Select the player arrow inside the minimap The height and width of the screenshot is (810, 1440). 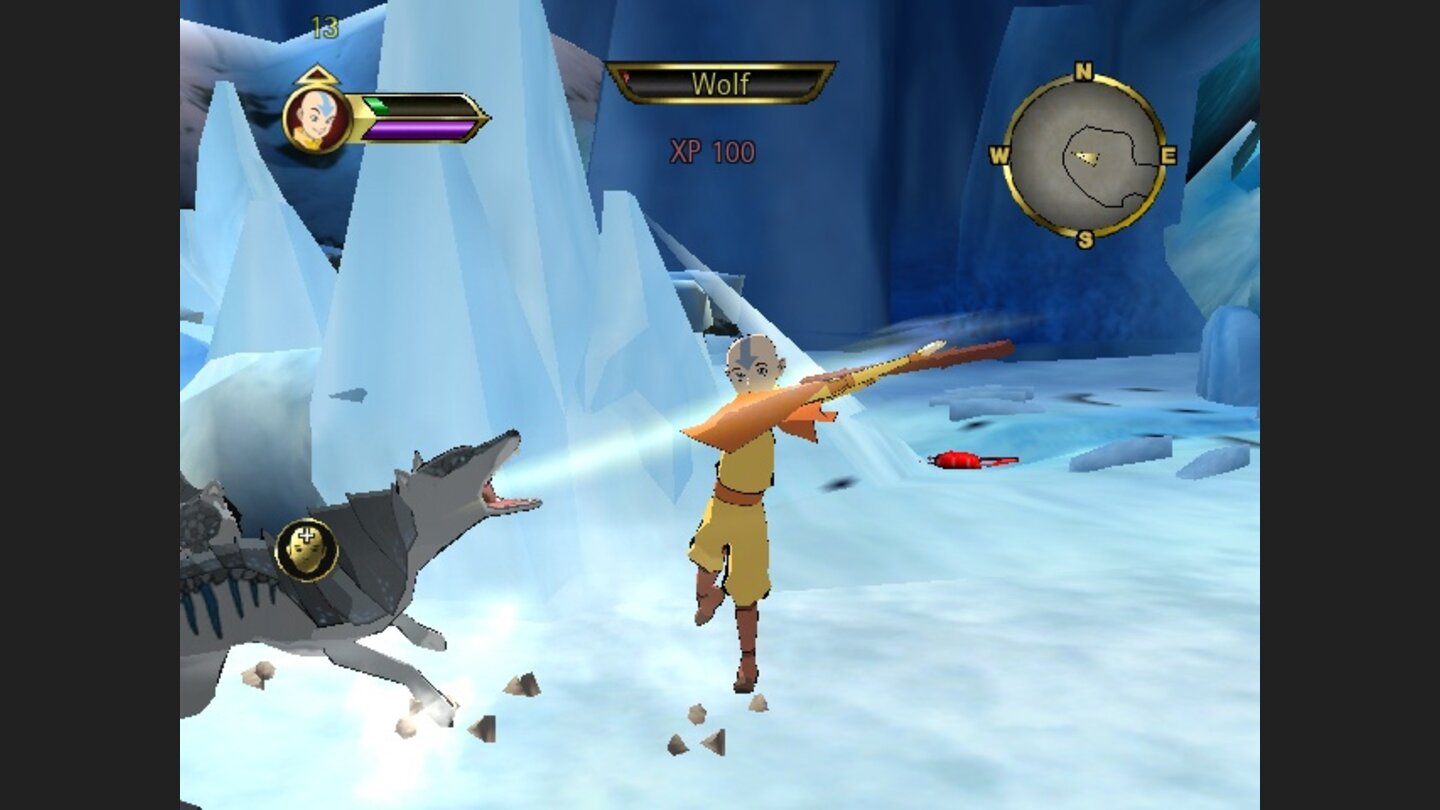[1087, 156]
